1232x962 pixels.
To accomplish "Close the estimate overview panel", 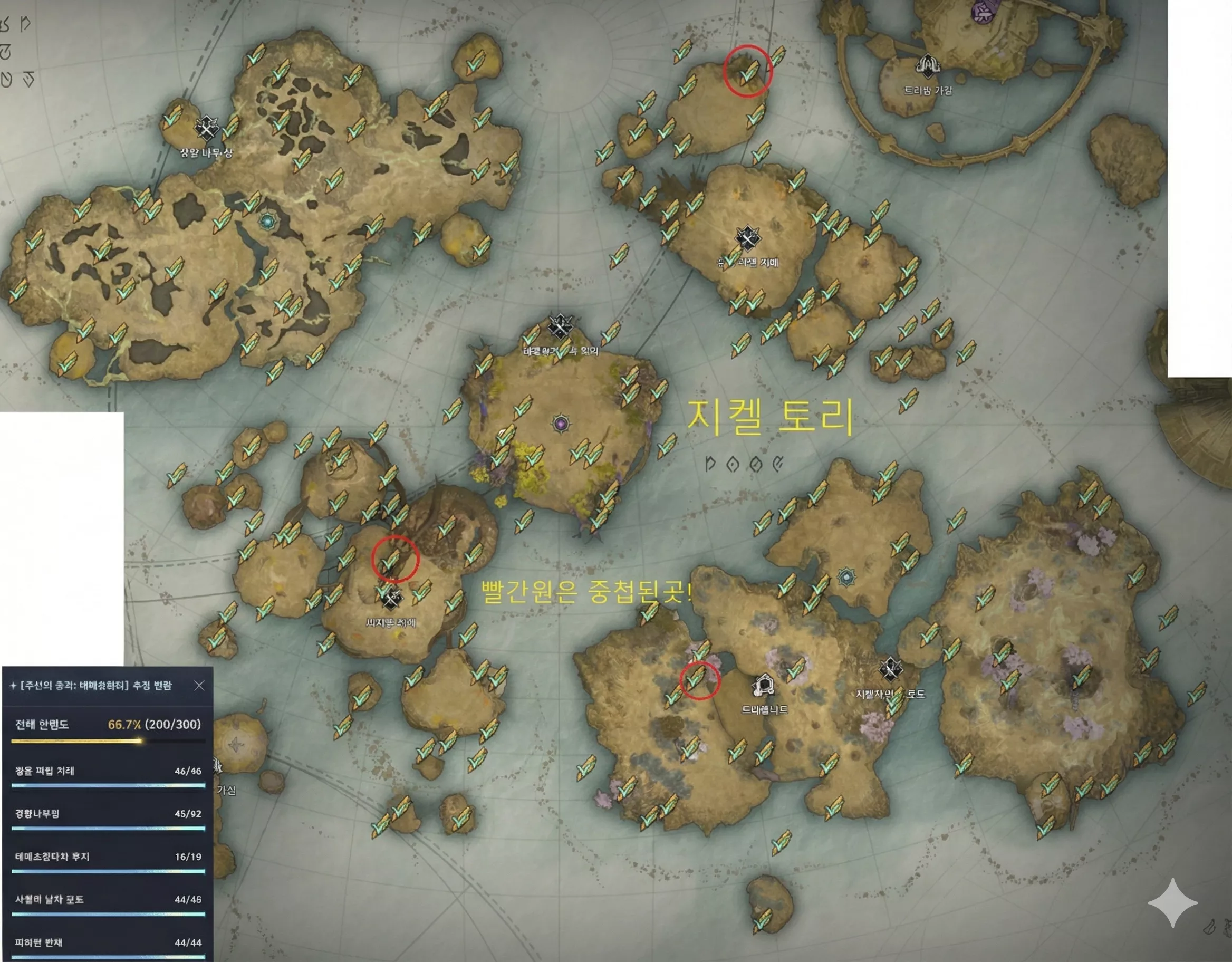I will coord(199,686).
